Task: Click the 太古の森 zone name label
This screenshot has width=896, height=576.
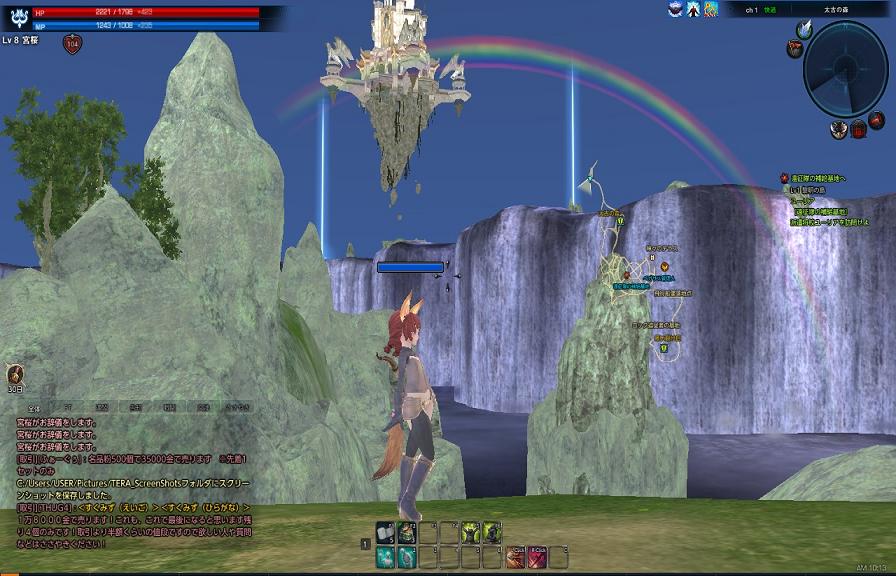Action: pyautogui.click(x=837, y=9)
